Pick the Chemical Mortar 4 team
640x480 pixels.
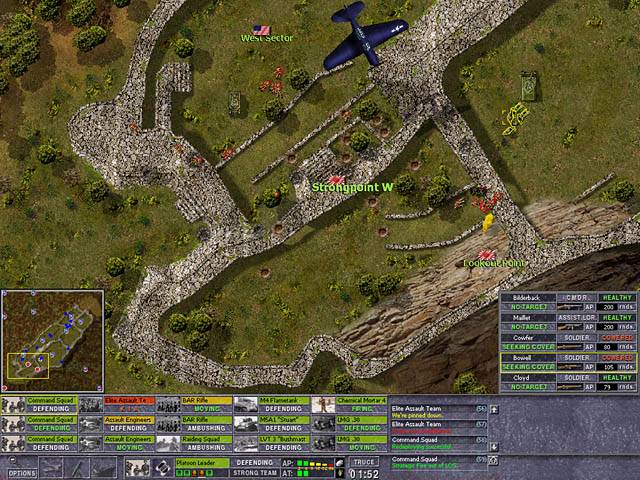click(x=349, y=404)
